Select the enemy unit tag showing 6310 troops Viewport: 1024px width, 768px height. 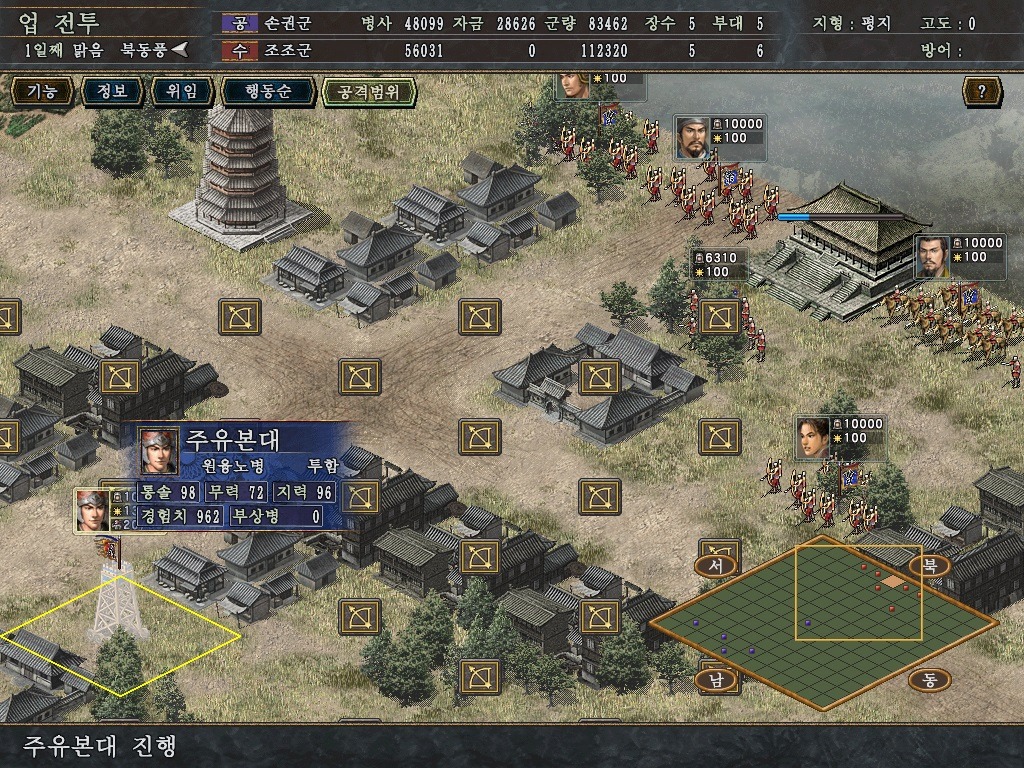coord(718,265)
